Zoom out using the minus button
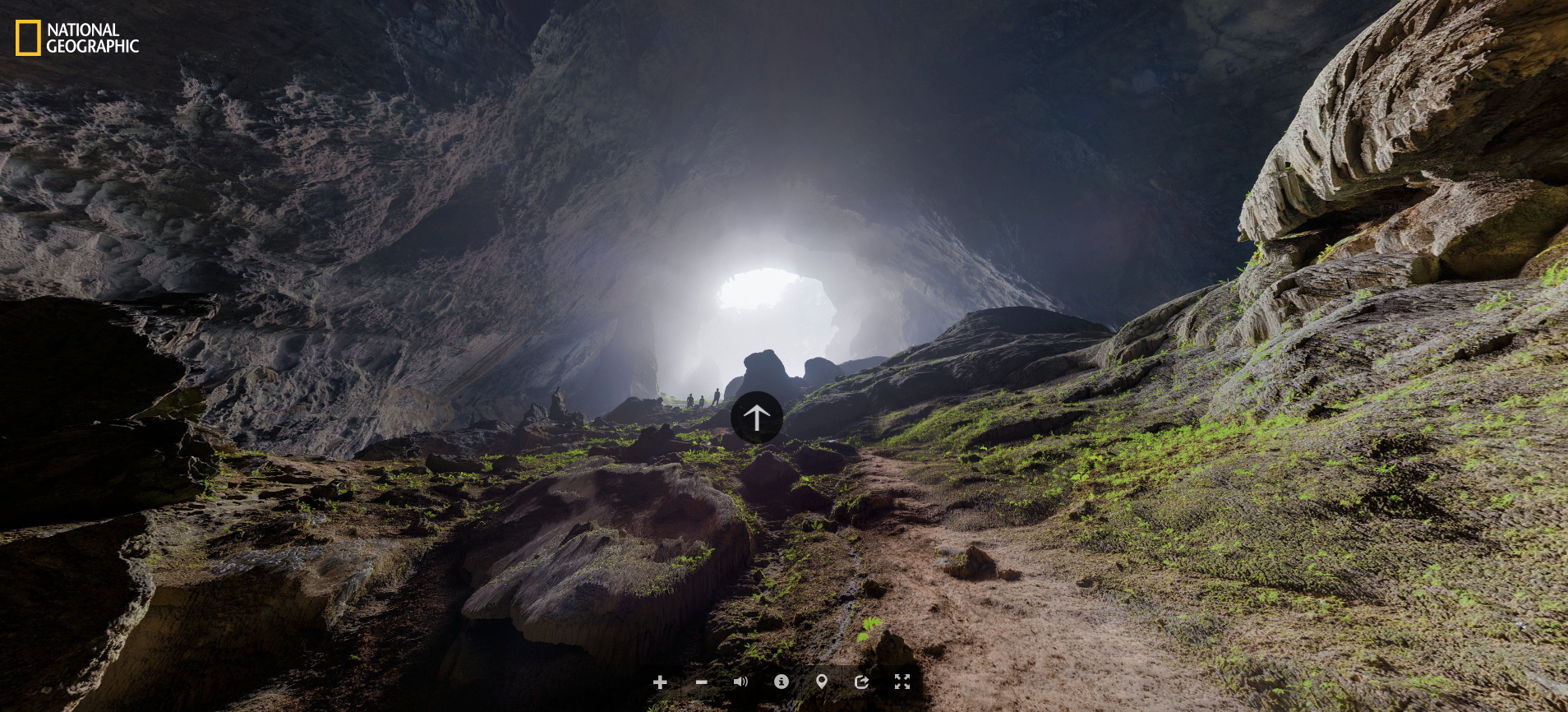This screenshot has height=712, width=1568. [701, 682]
